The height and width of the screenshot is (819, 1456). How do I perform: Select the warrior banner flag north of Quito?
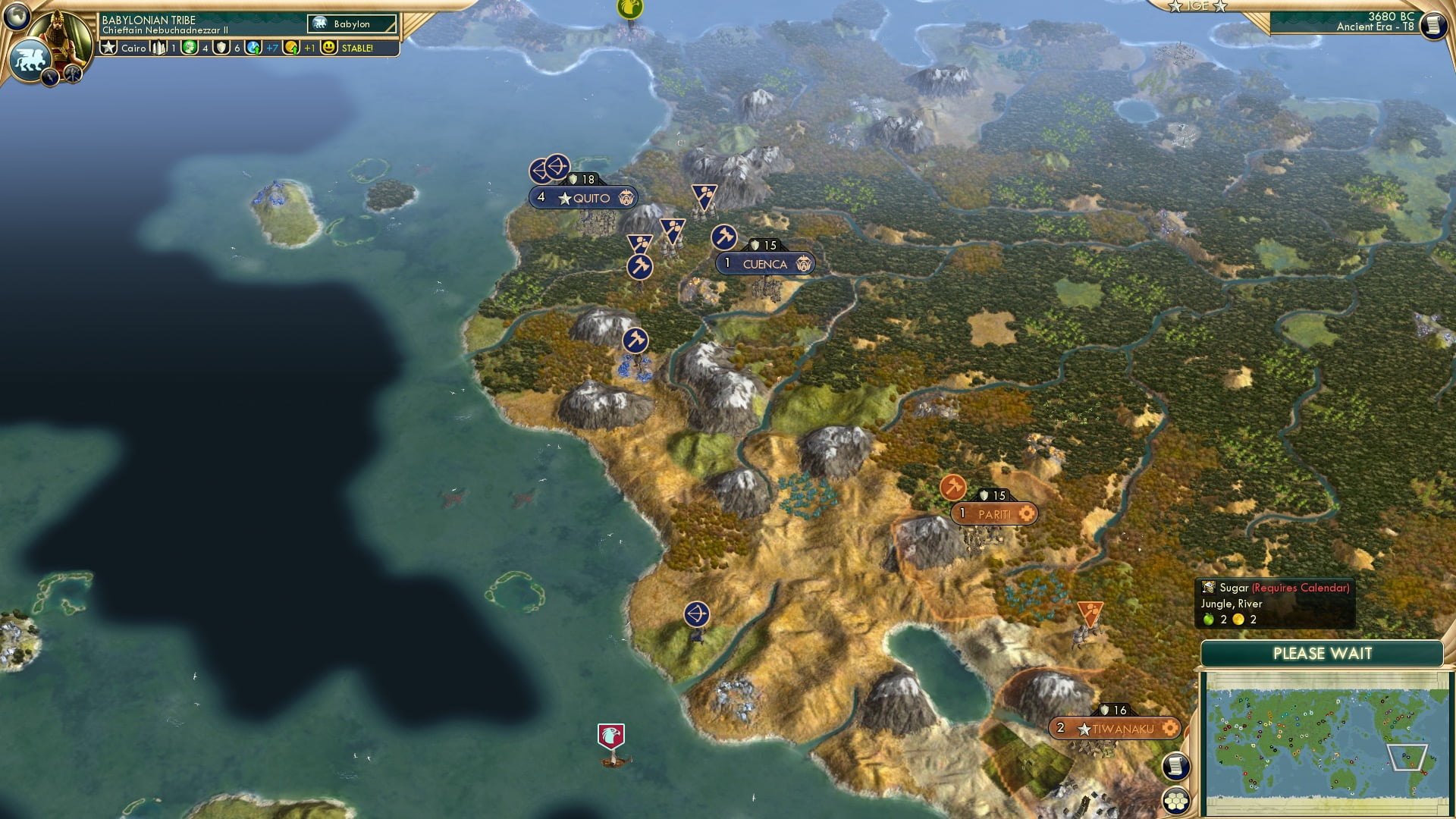click(704, 196)
